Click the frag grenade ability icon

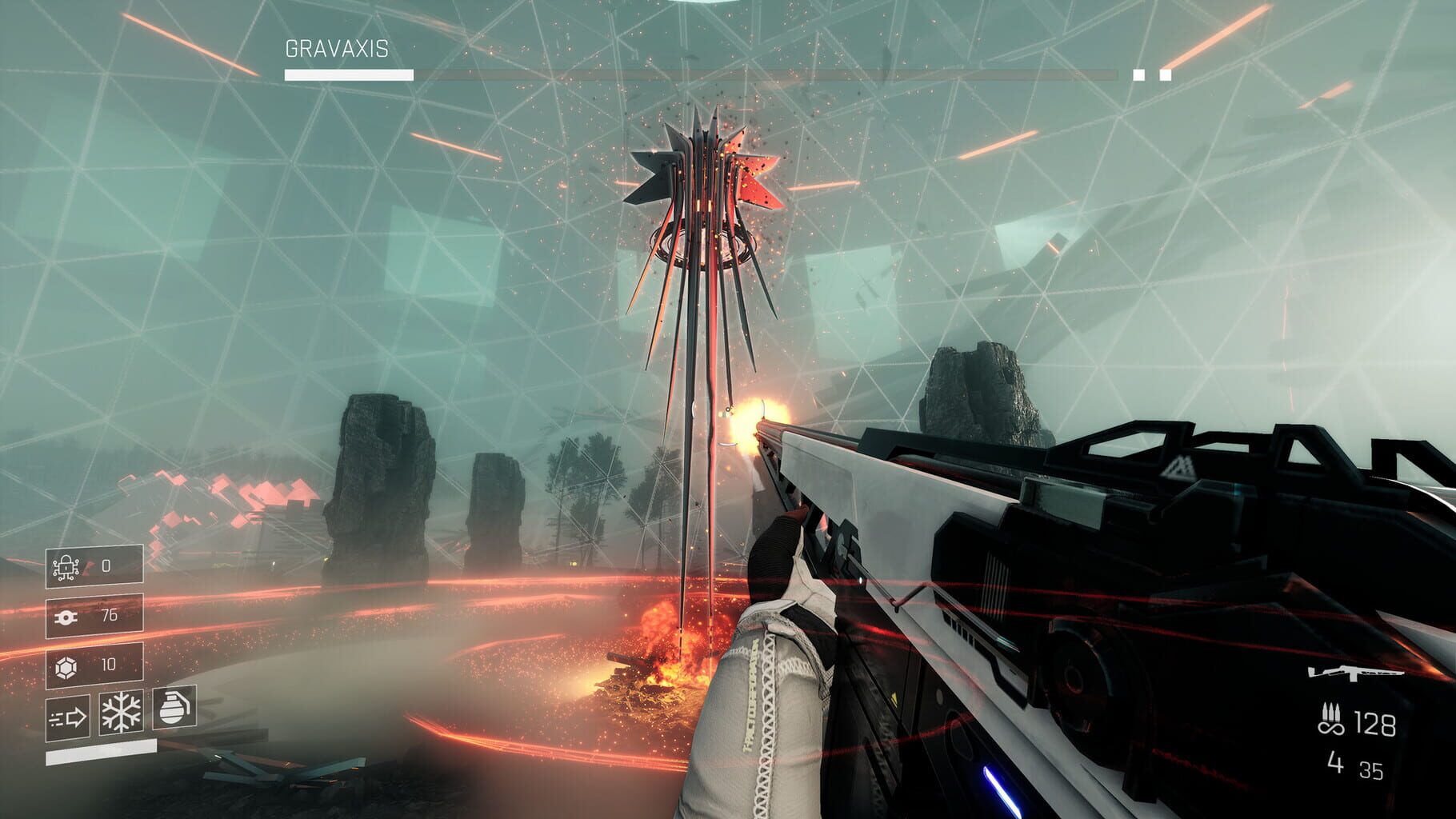tap(174, 709)
